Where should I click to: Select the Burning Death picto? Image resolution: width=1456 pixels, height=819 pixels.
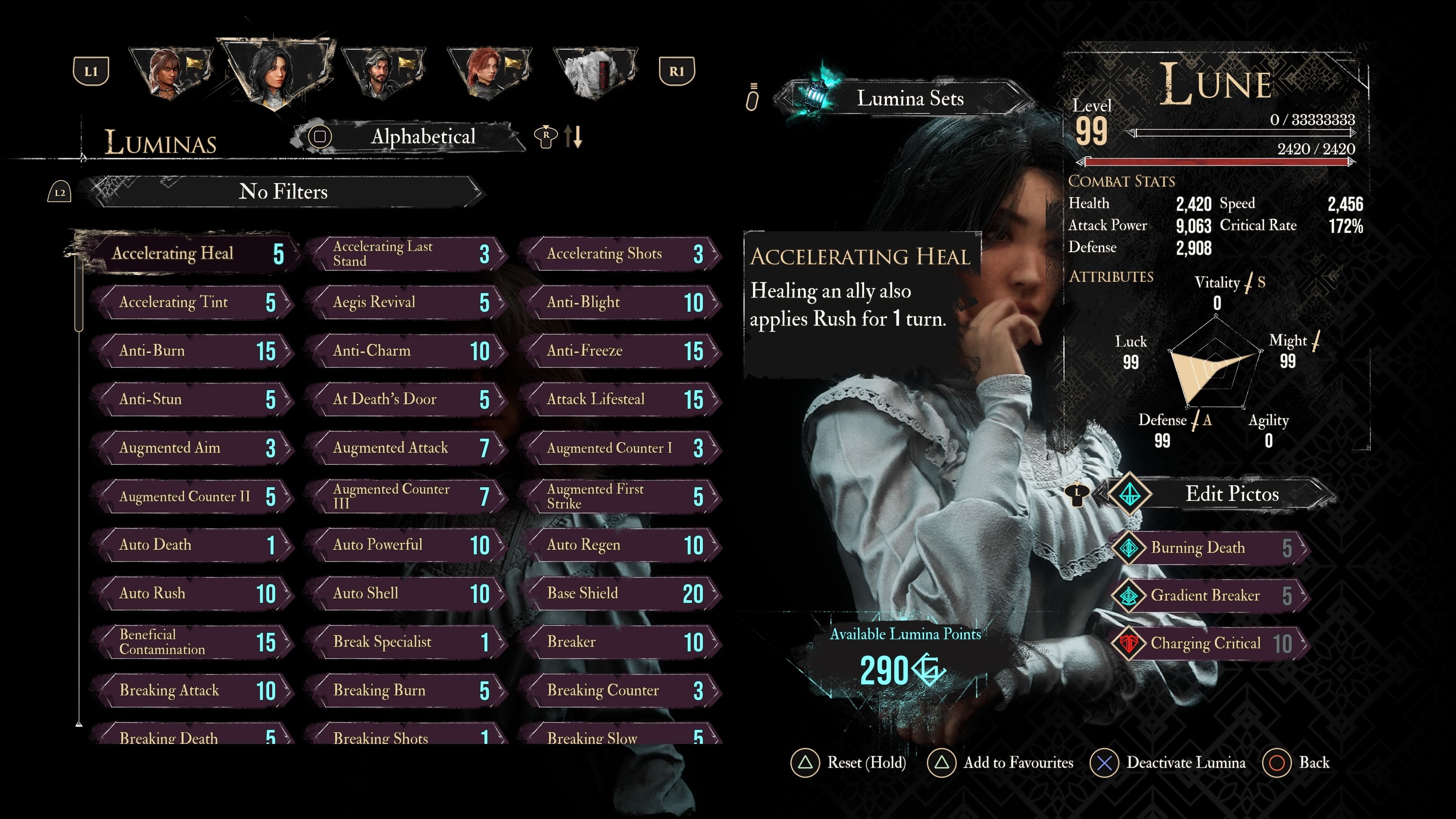point(1210,548)
